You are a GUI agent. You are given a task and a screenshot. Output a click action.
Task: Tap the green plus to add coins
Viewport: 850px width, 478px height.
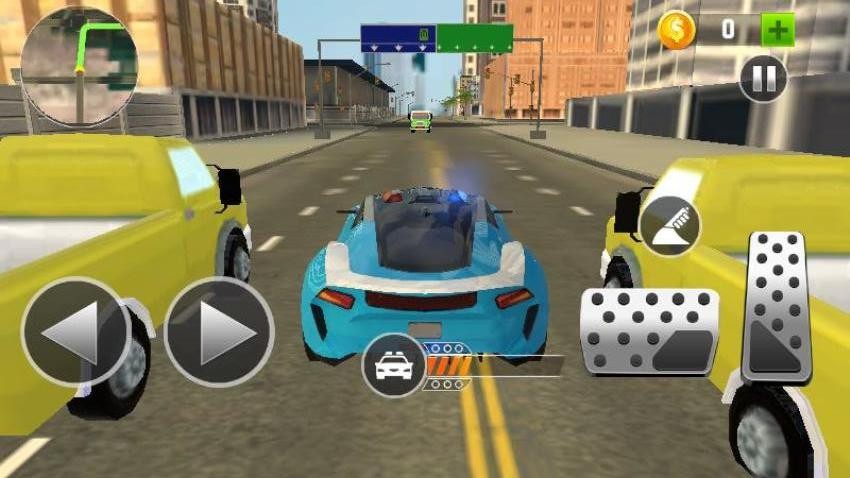pyautogui.click(x=777, y=29)
